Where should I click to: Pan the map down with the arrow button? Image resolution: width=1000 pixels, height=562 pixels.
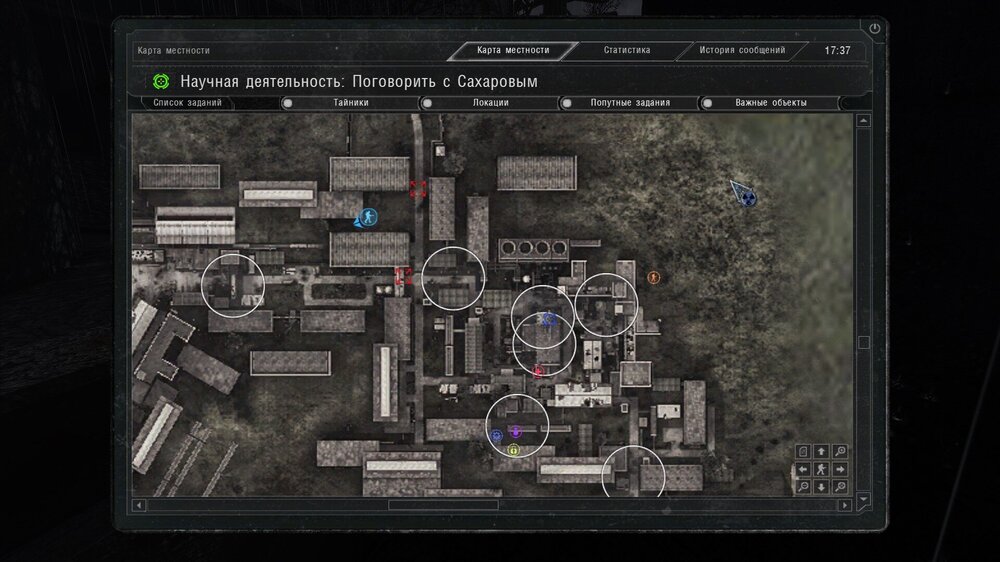coord(821,487)
